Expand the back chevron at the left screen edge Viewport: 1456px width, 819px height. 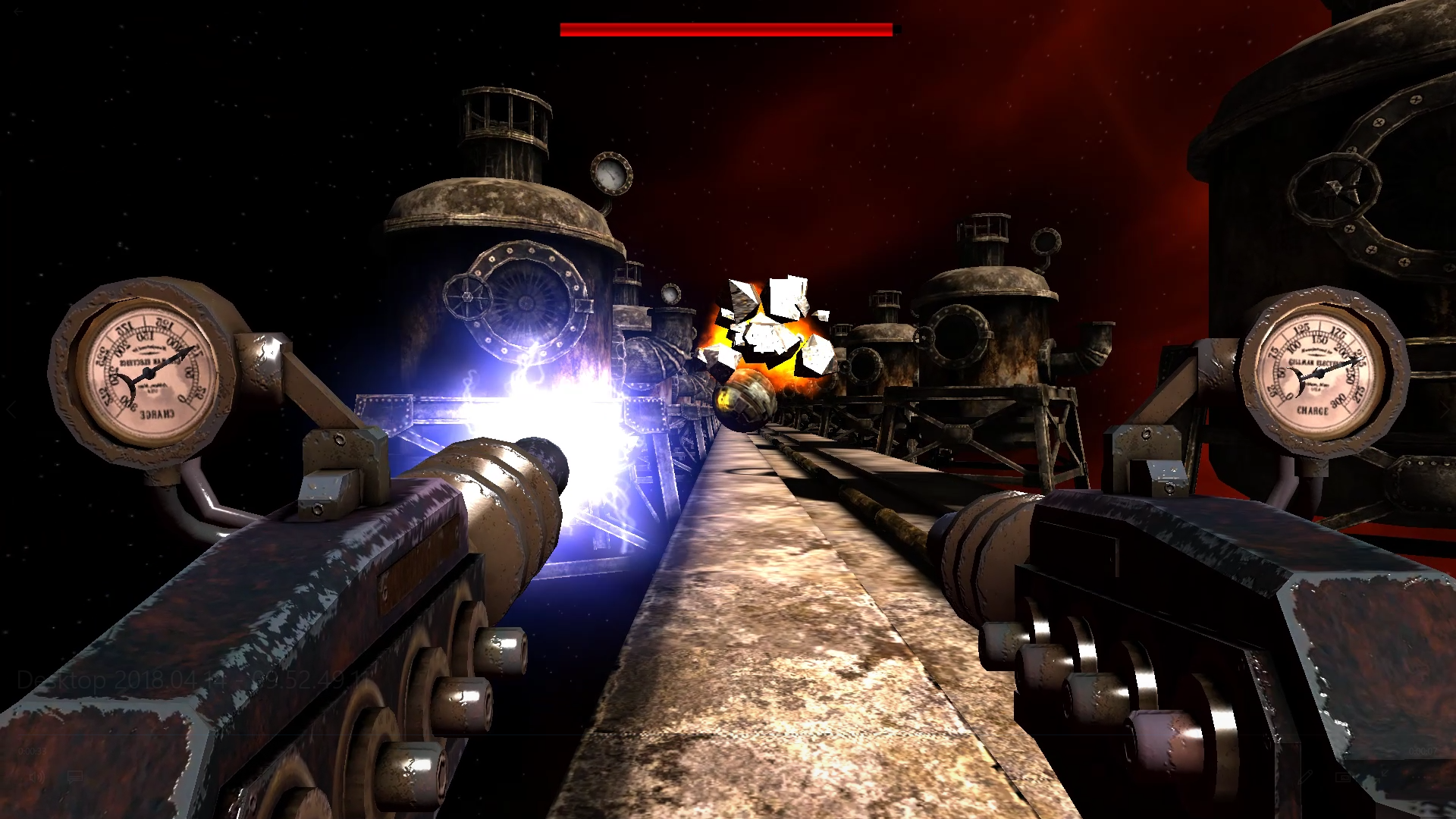(11, 409)
